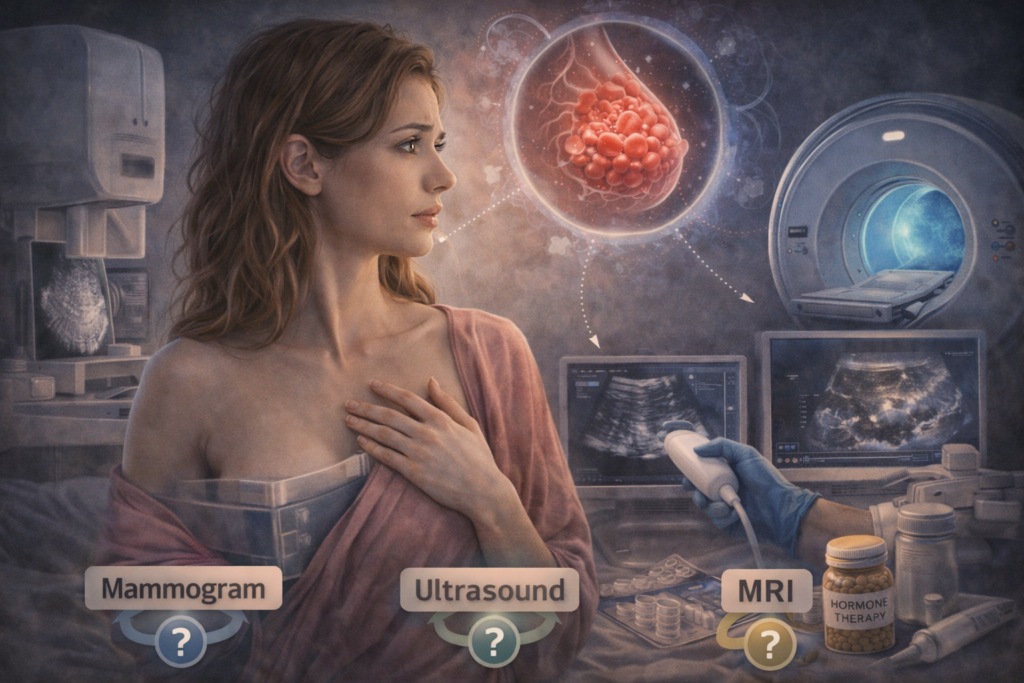Open the gold question mark under MRI
Image resolution: width=1024 pixels, height=683 pixels.
tap(769, 644)
